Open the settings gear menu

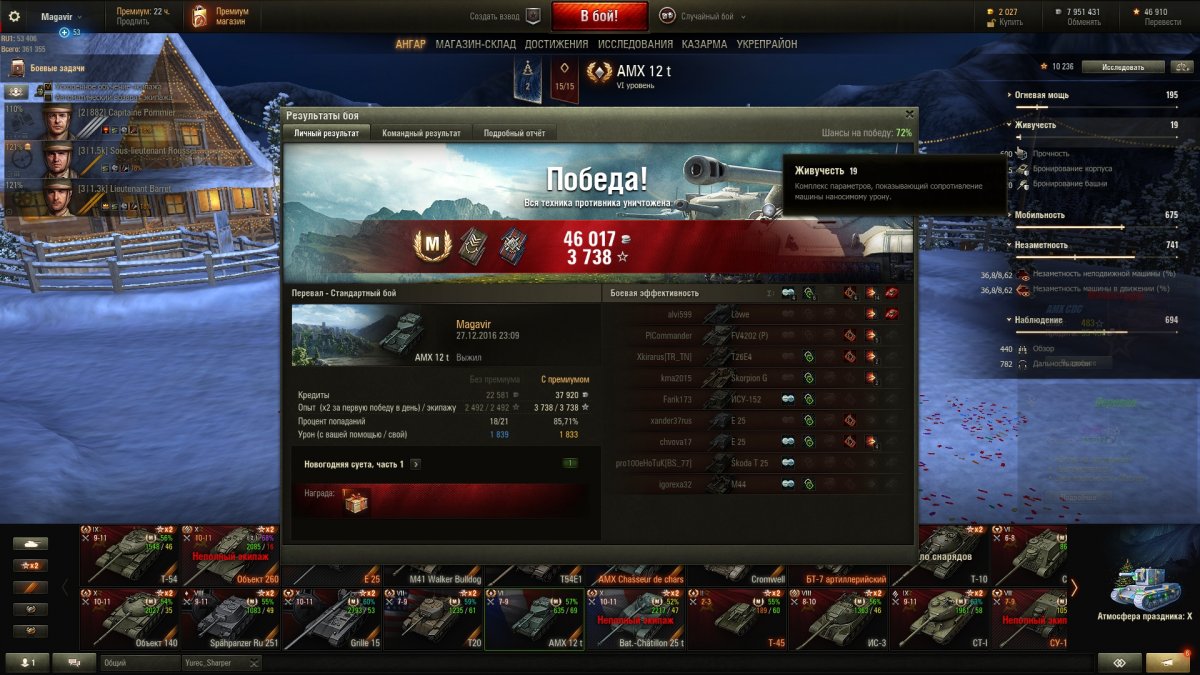(x=14, y=16)
